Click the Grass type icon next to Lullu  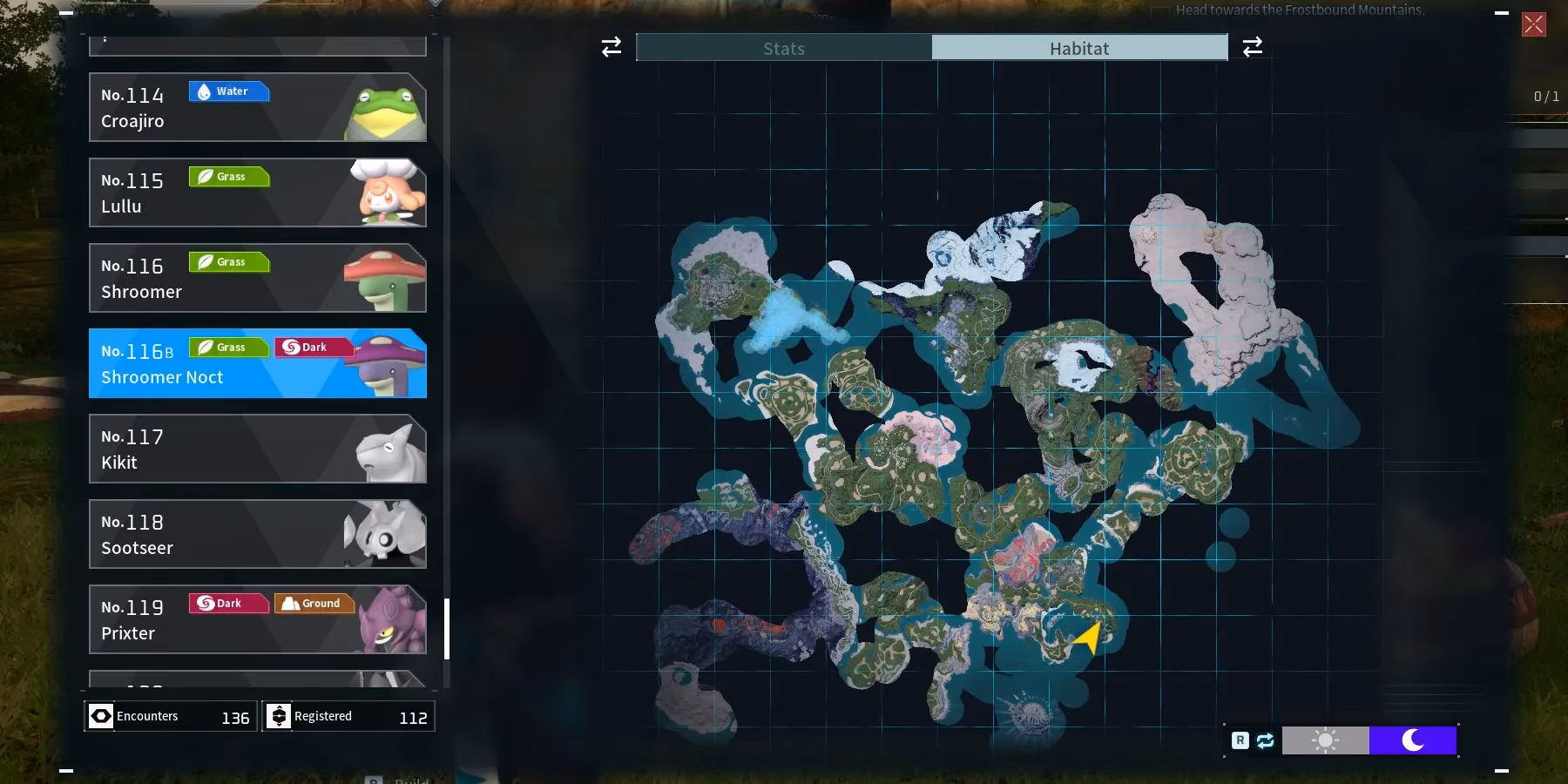pyautogui.click(x=228, y=176)
